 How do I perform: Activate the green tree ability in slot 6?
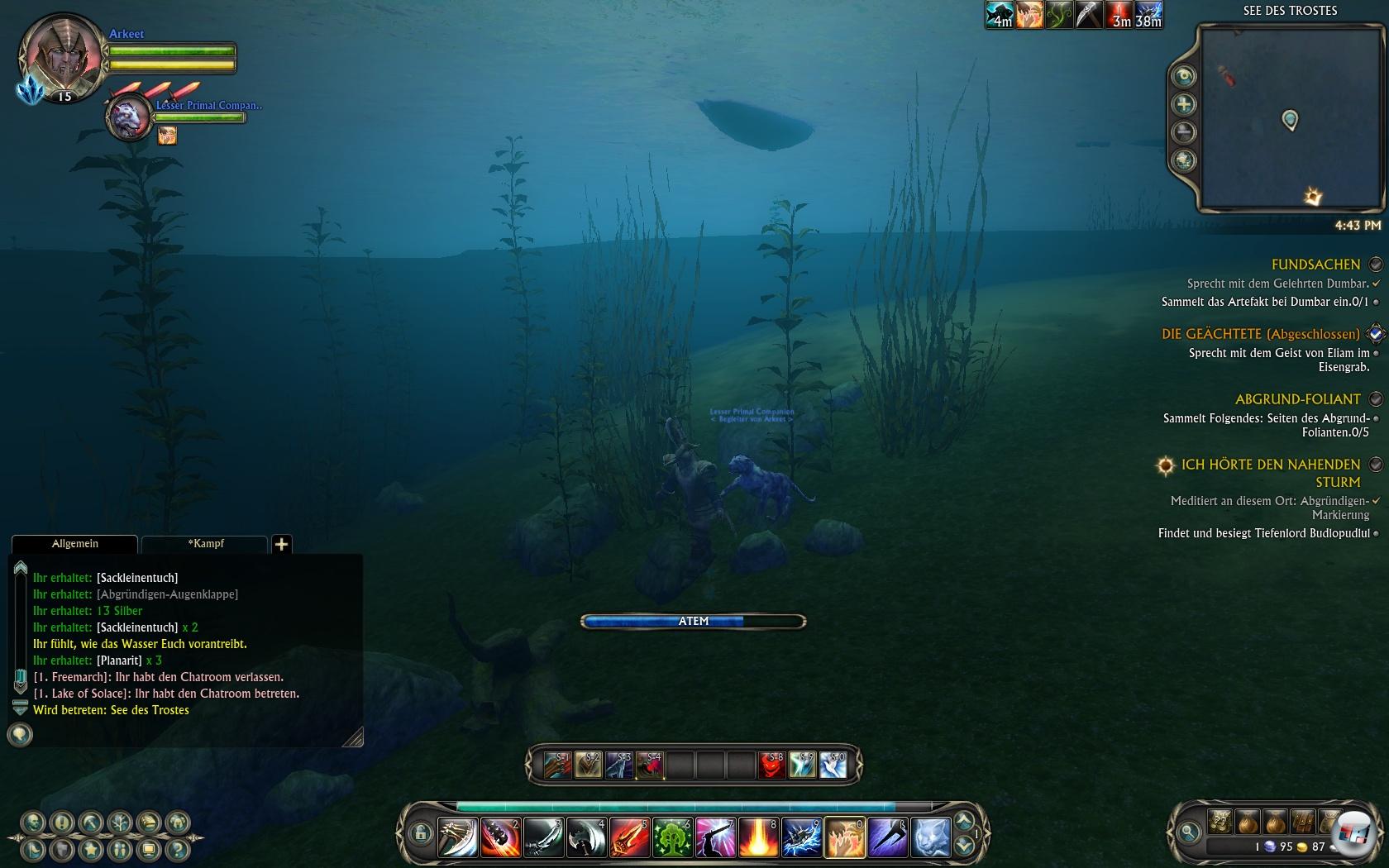click(x=672, y=837)
